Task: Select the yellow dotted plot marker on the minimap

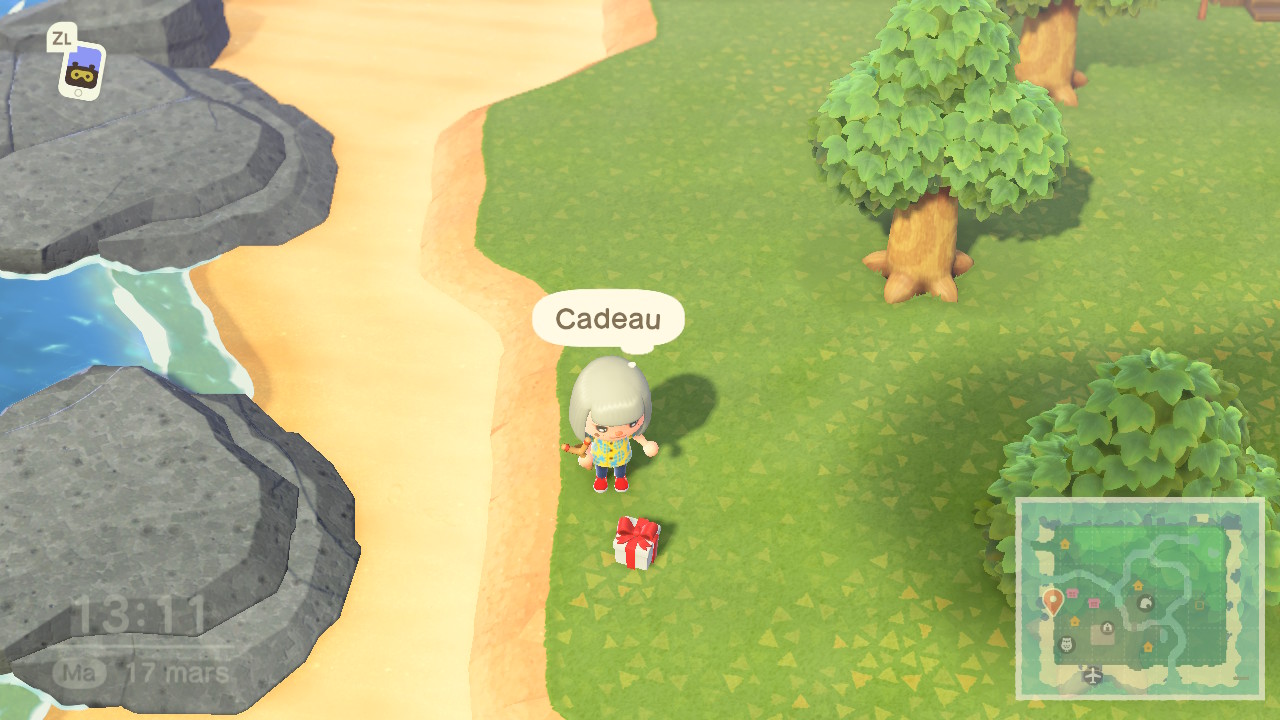Action: [1200, 604]
